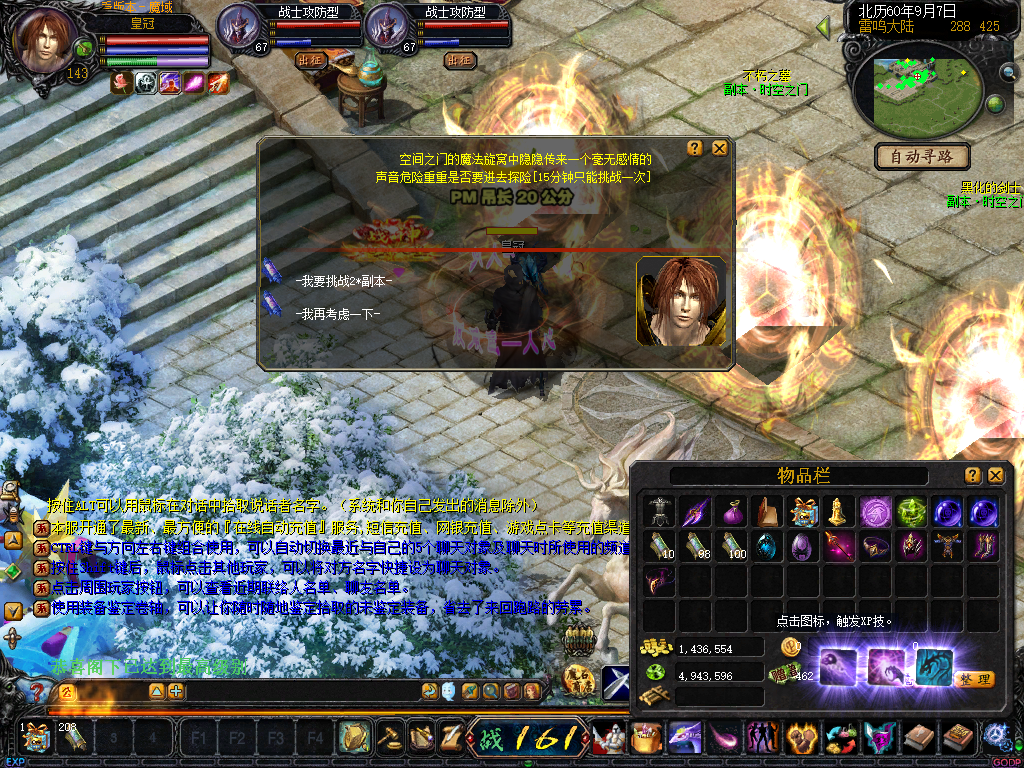This screenshot has width=1024, height=768.
Task: Select the gift box item in inventory
Action: point(802,512)
